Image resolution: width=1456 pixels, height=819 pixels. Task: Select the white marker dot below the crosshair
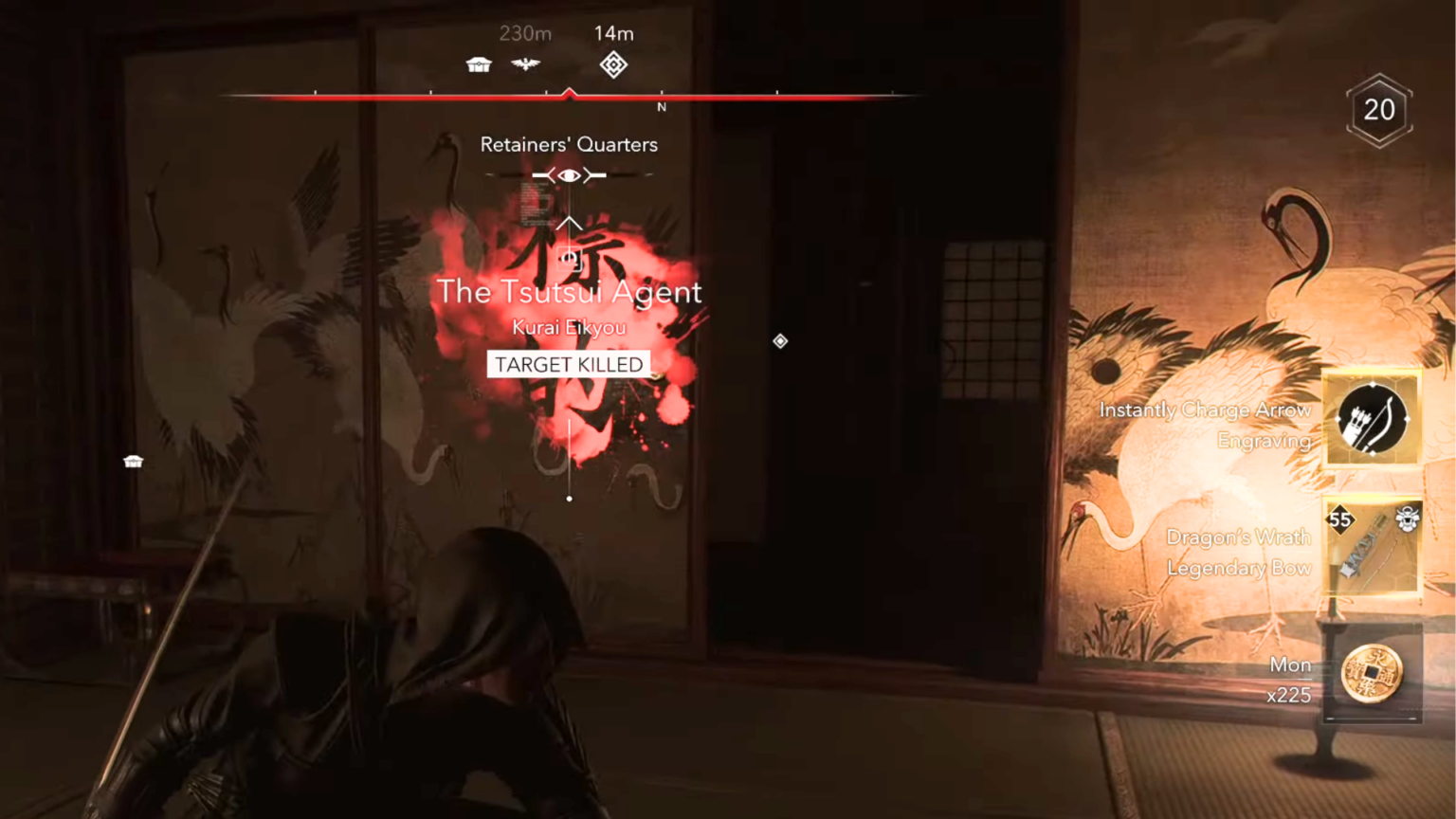569,497
